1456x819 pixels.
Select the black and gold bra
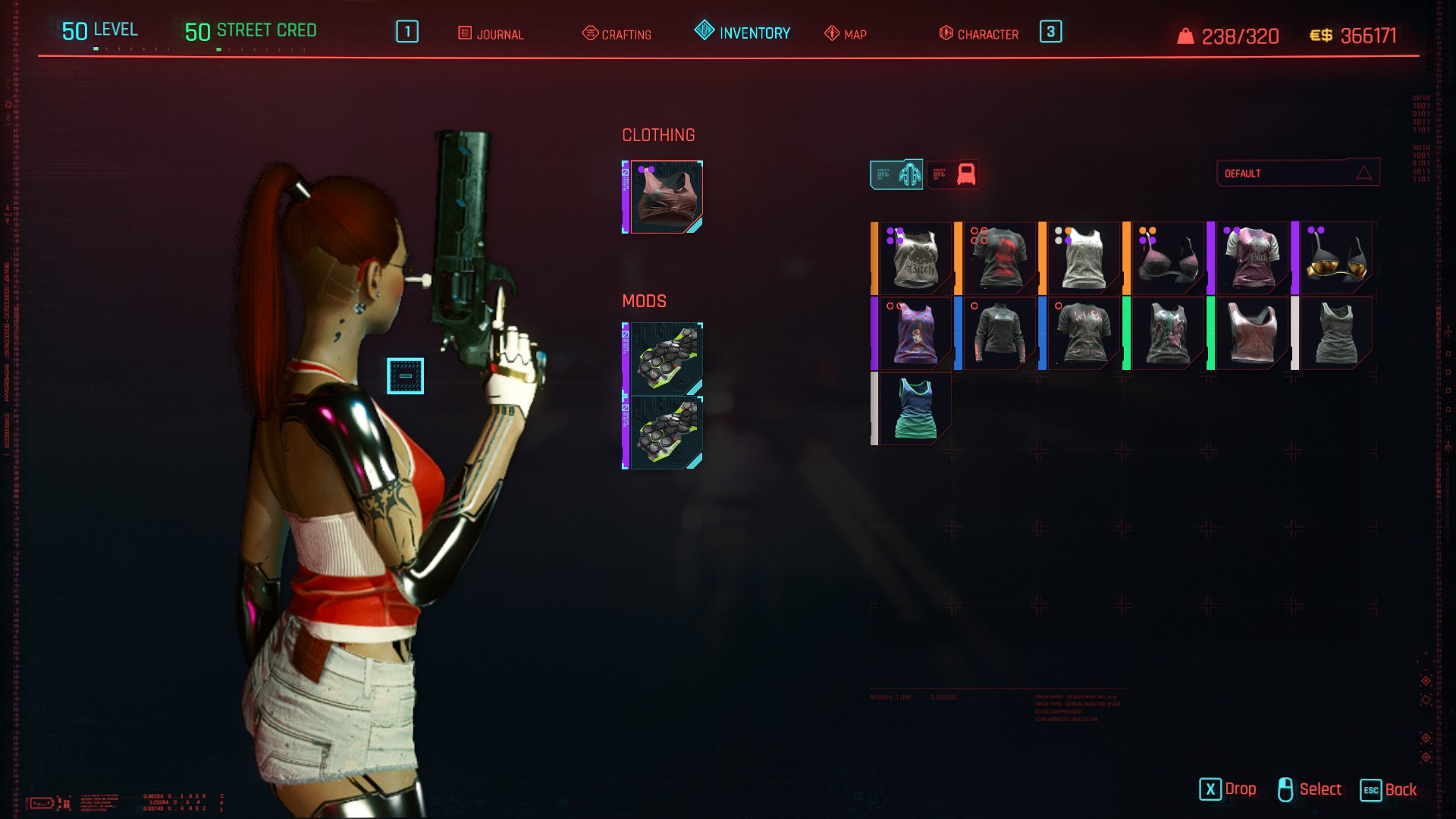[1335, 259]
